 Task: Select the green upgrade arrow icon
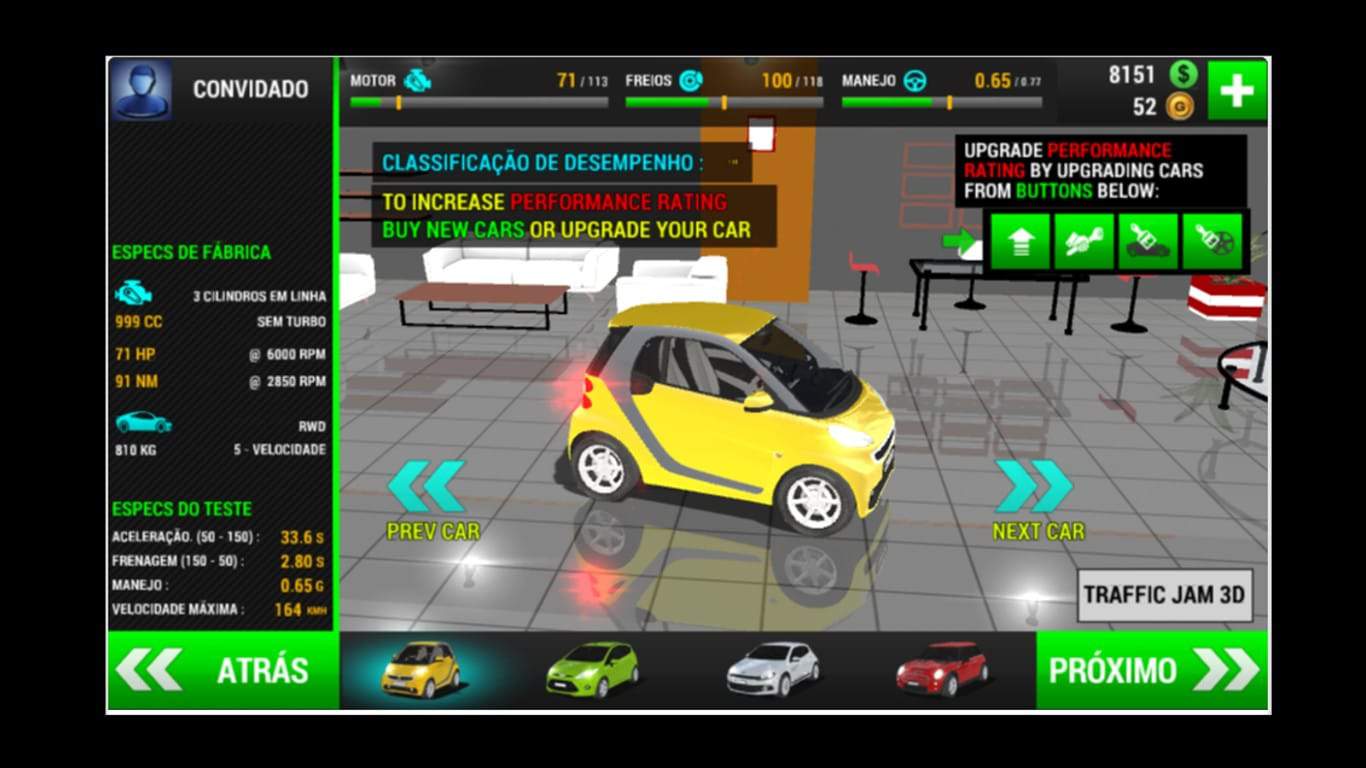coord(1020,240)
